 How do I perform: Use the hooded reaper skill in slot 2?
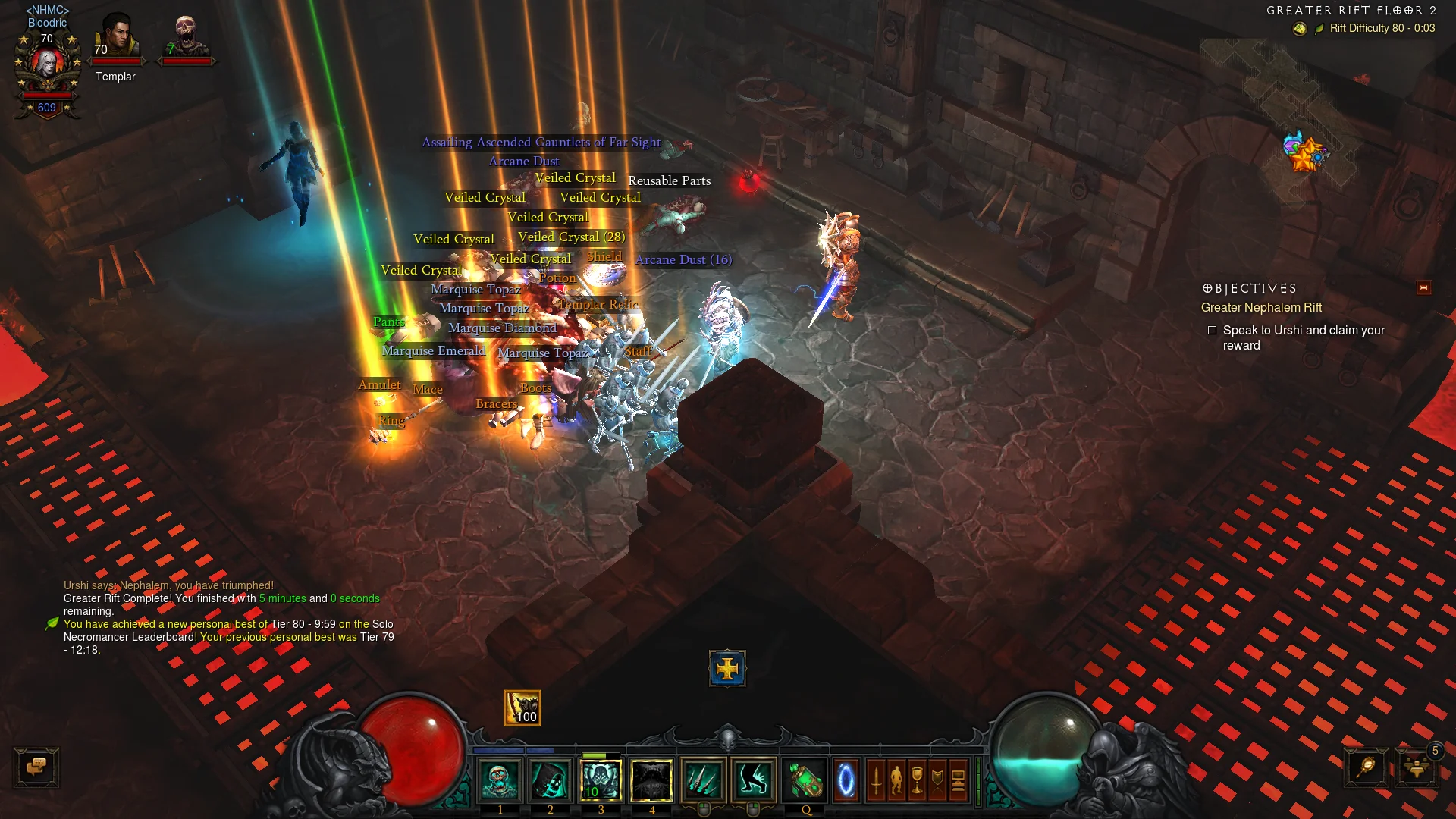pos(551,780)
